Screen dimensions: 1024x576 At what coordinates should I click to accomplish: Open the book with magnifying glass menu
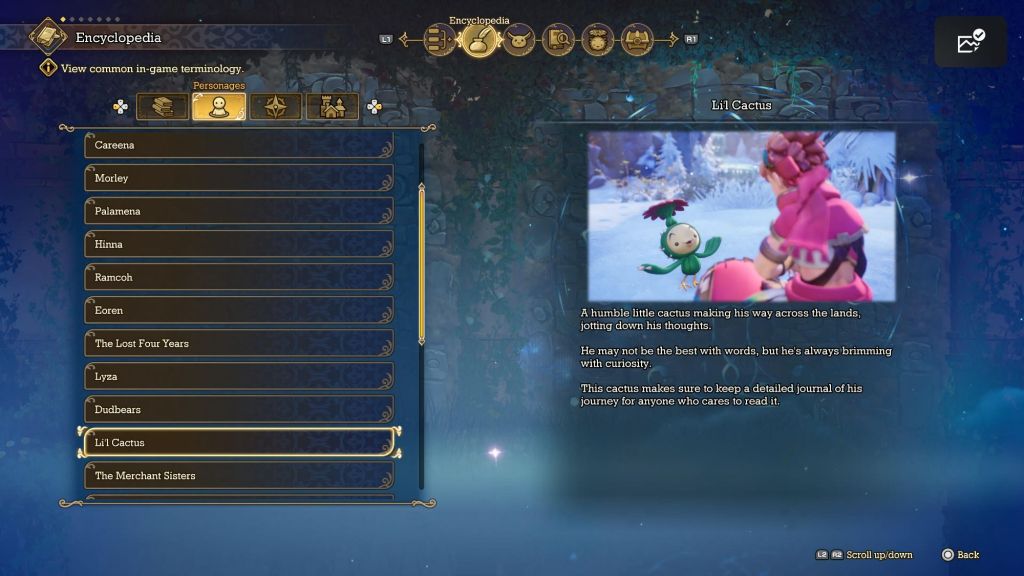559,40
